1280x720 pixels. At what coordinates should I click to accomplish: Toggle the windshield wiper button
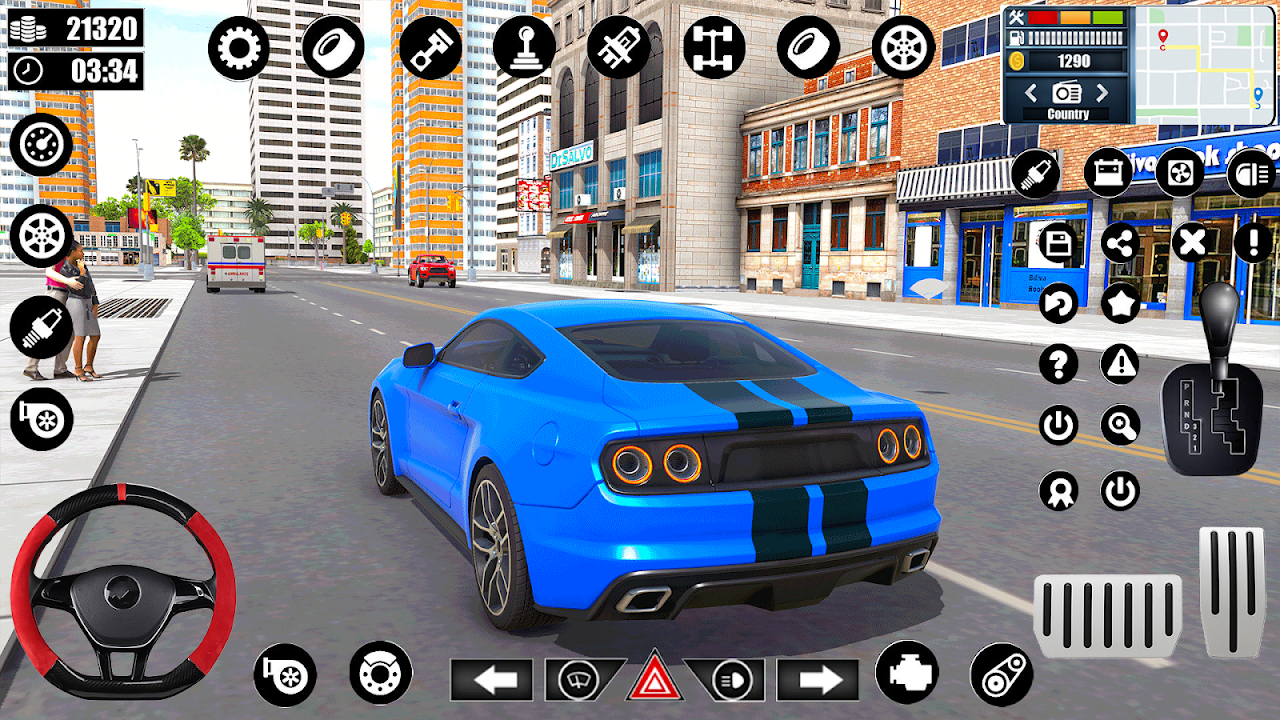click(x=579, y=681)
